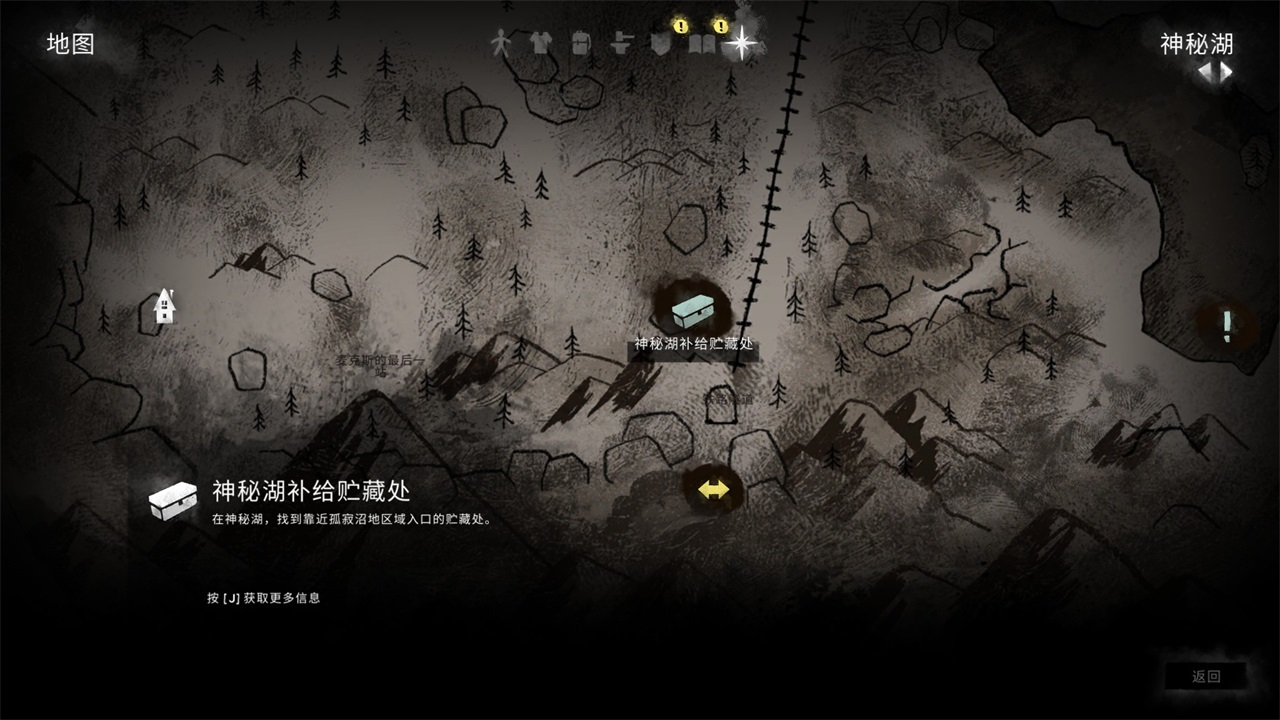Open the shield badge tab
This screenshot has width=1280, height=720.
[x=660, y=44]
